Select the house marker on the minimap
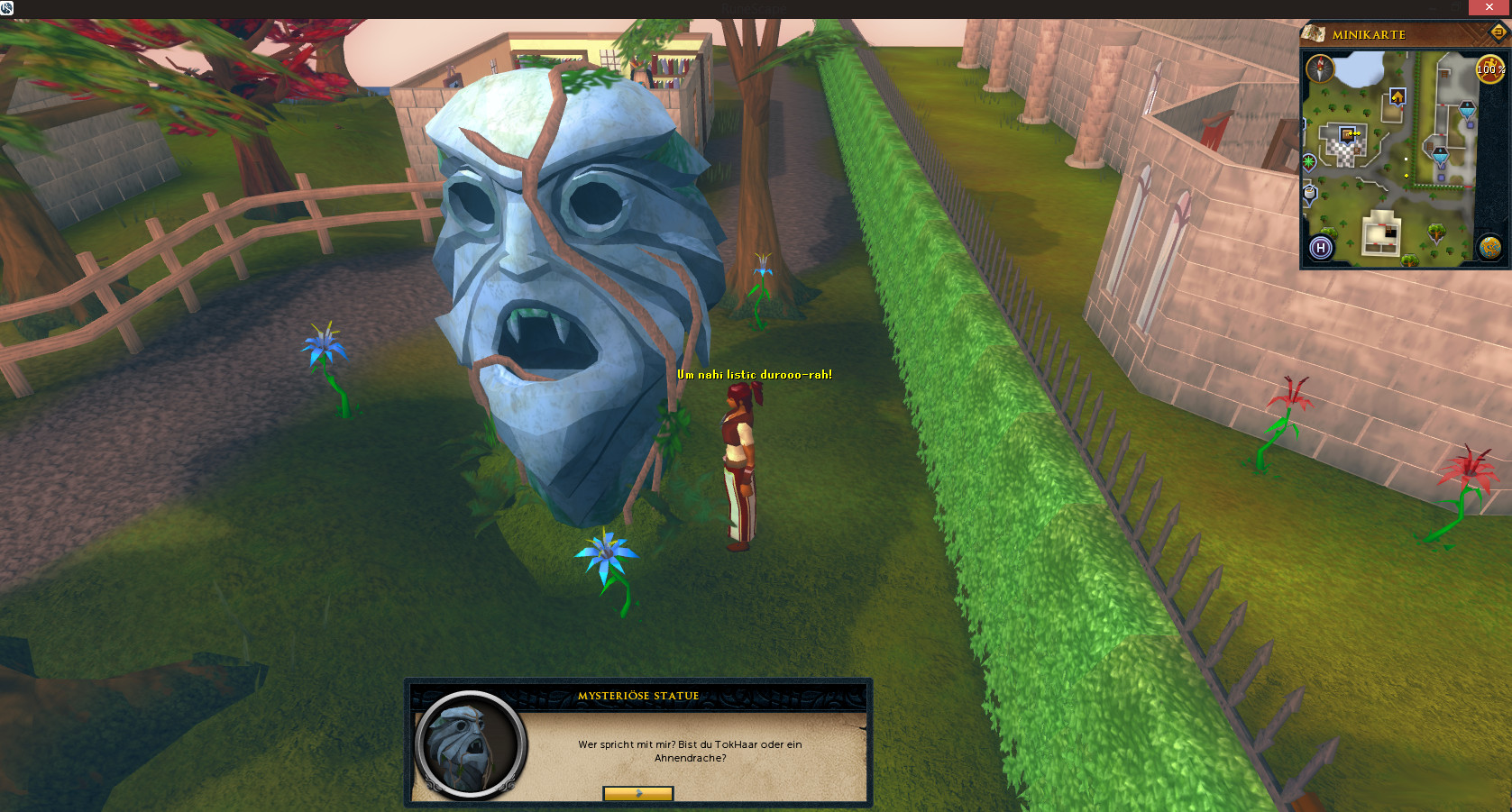The width and height of the screenshot is (1512, 812). point(1397,96)
